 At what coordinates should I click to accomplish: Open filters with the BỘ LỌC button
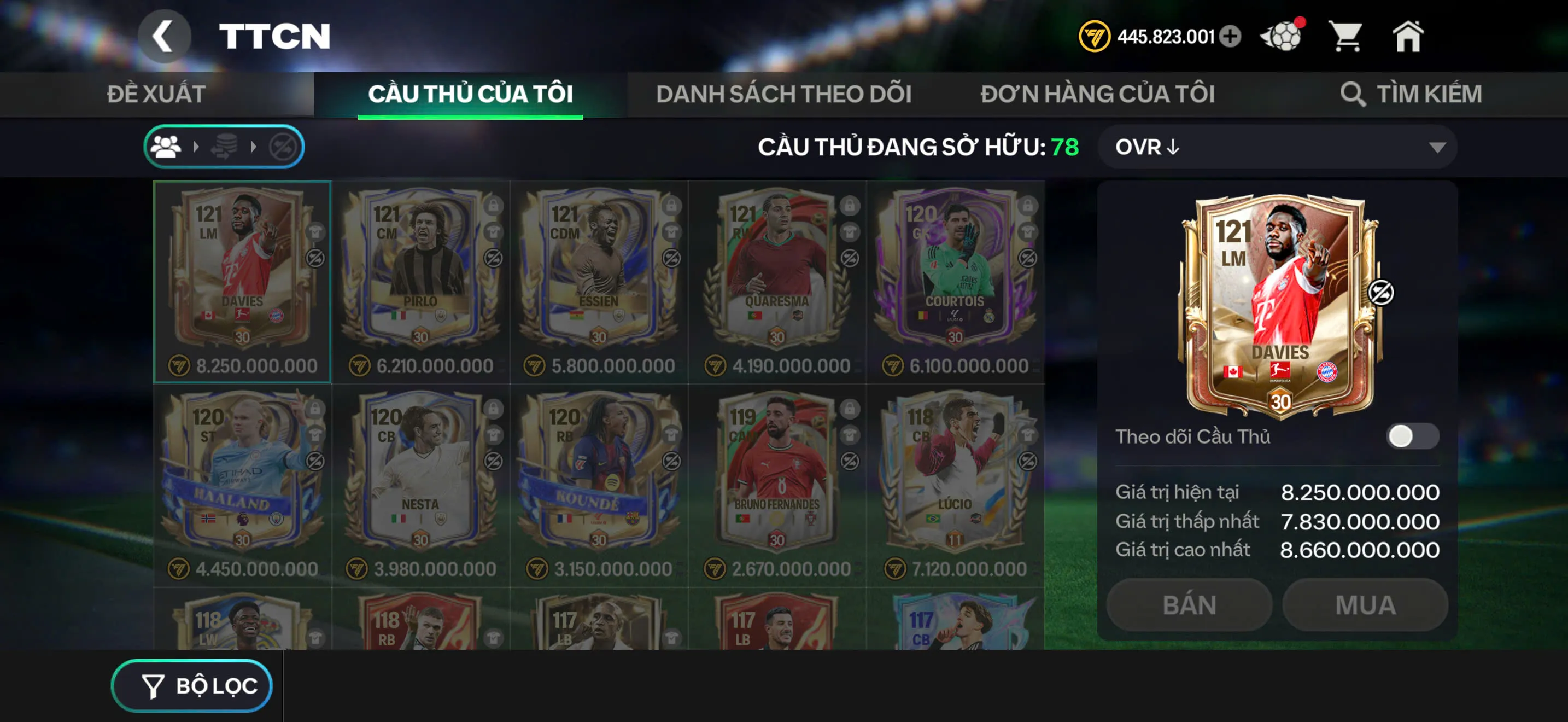coord(190,685)
